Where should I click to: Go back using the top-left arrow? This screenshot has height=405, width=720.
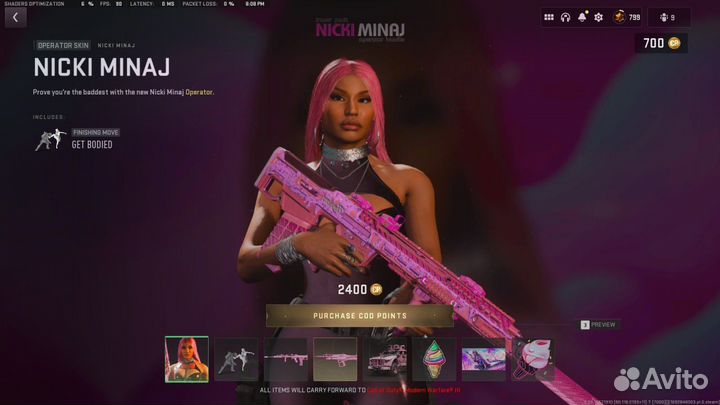[x=16, y=17]
